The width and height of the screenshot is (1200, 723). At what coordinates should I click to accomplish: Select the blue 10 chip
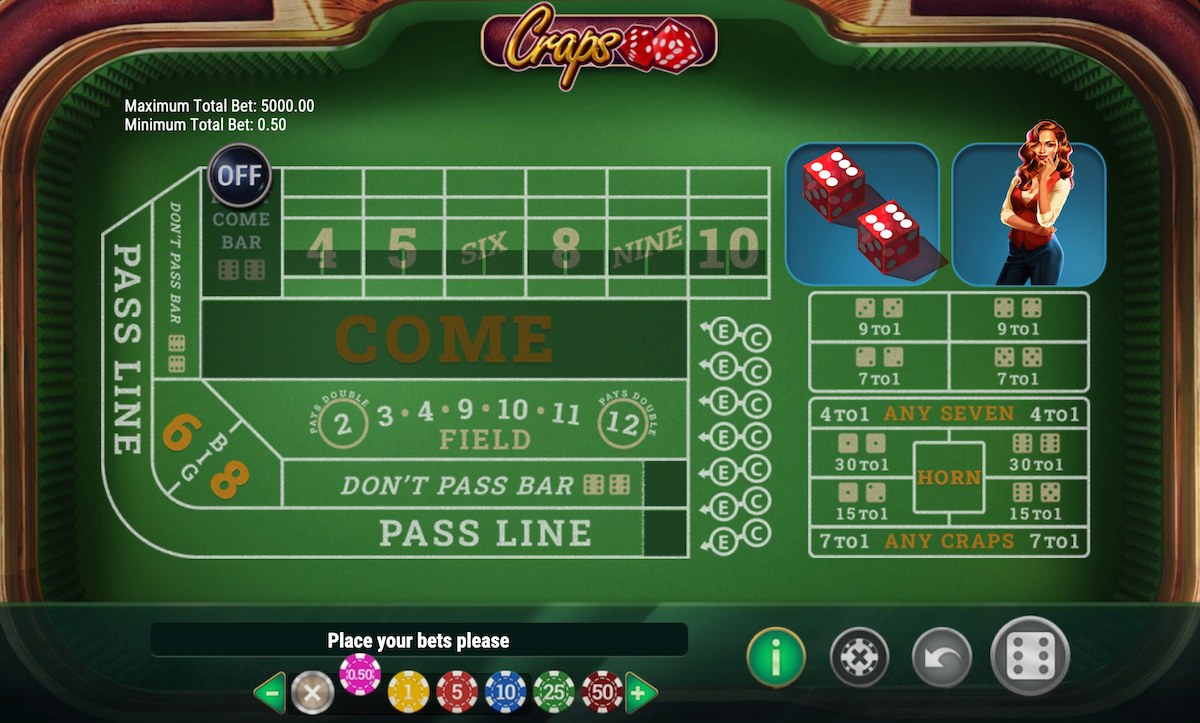coord(505,691)
